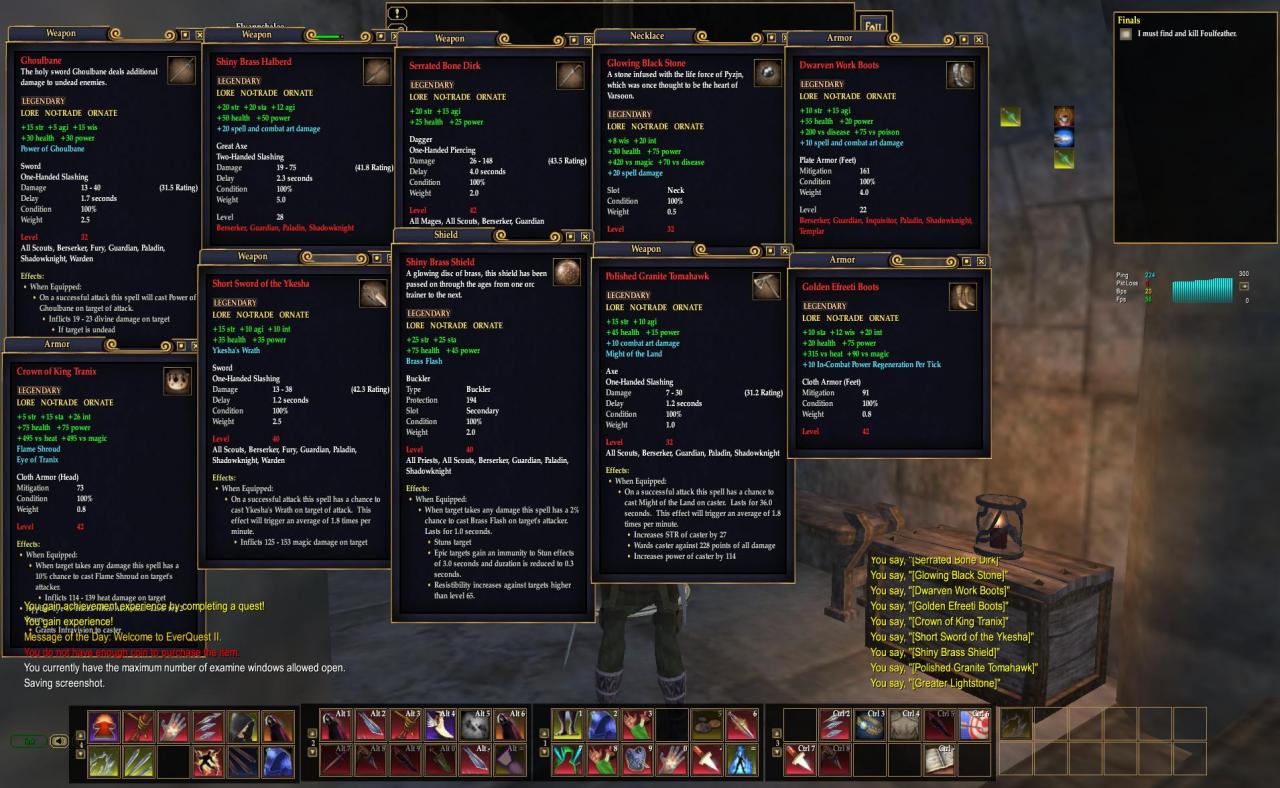Select the Golden Efreeti Boots item icon
1280x788 pixels.
tap(962, 295)
